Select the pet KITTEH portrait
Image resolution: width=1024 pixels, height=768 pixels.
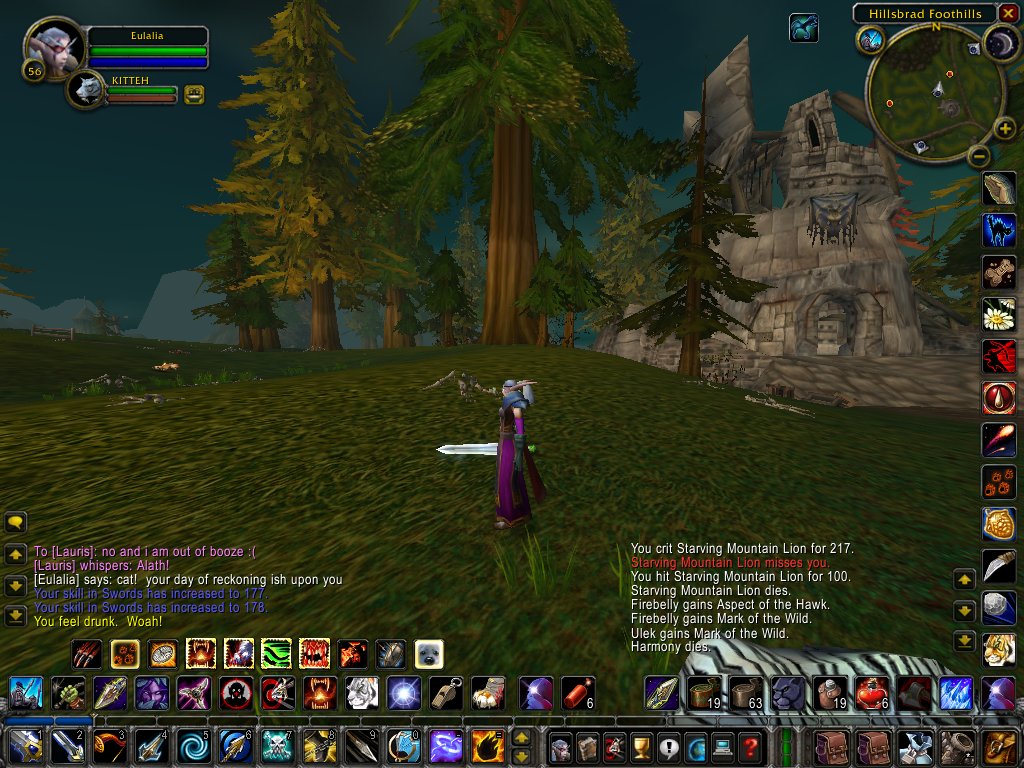88,91
